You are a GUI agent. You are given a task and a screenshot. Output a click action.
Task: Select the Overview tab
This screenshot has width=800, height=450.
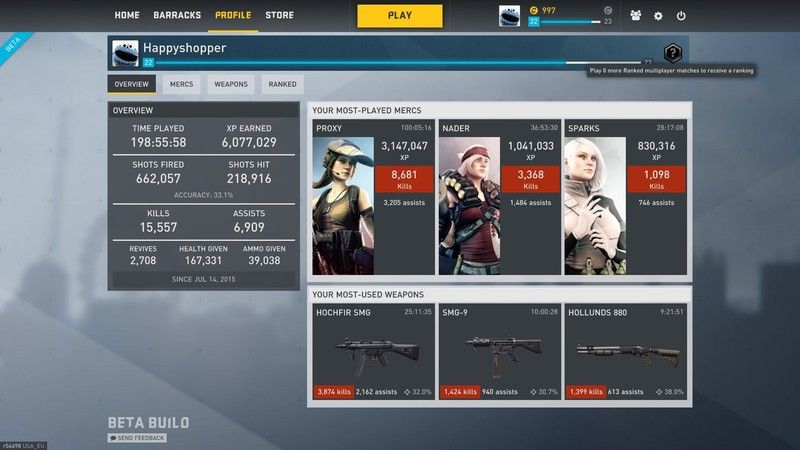point(131,85)
